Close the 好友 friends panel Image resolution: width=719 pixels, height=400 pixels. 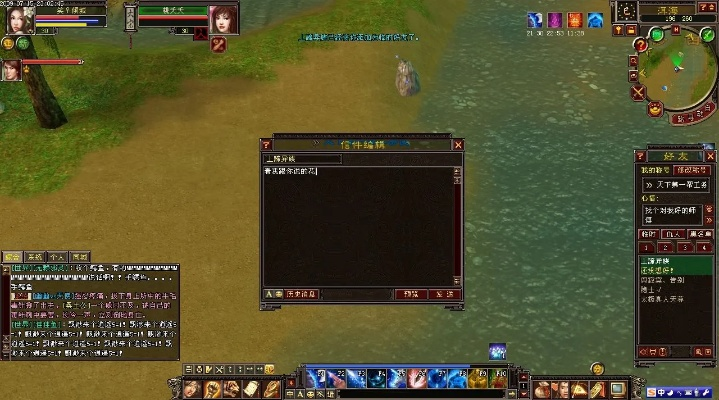click(709, 155)
